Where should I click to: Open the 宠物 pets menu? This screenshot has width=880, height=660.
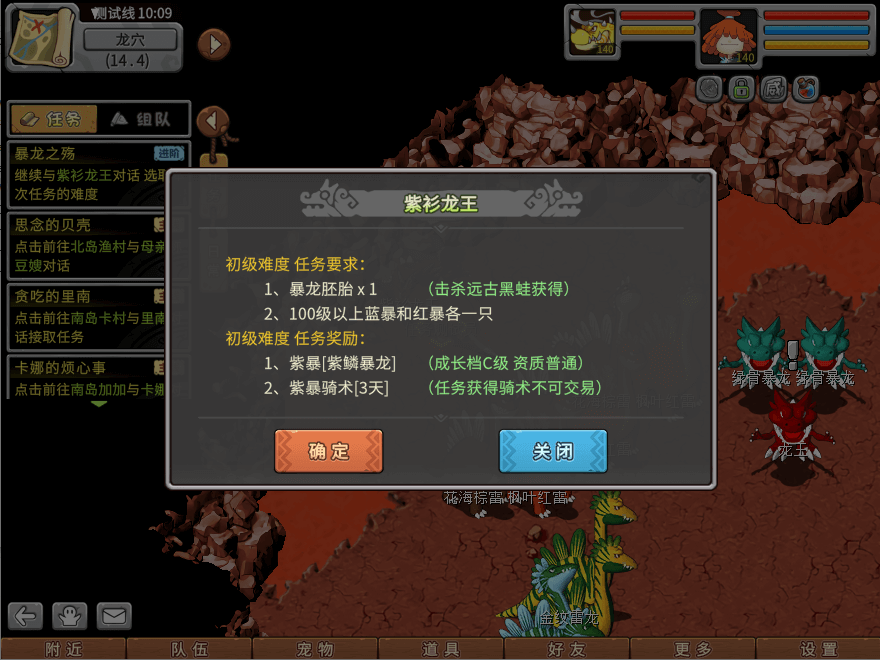315,649
